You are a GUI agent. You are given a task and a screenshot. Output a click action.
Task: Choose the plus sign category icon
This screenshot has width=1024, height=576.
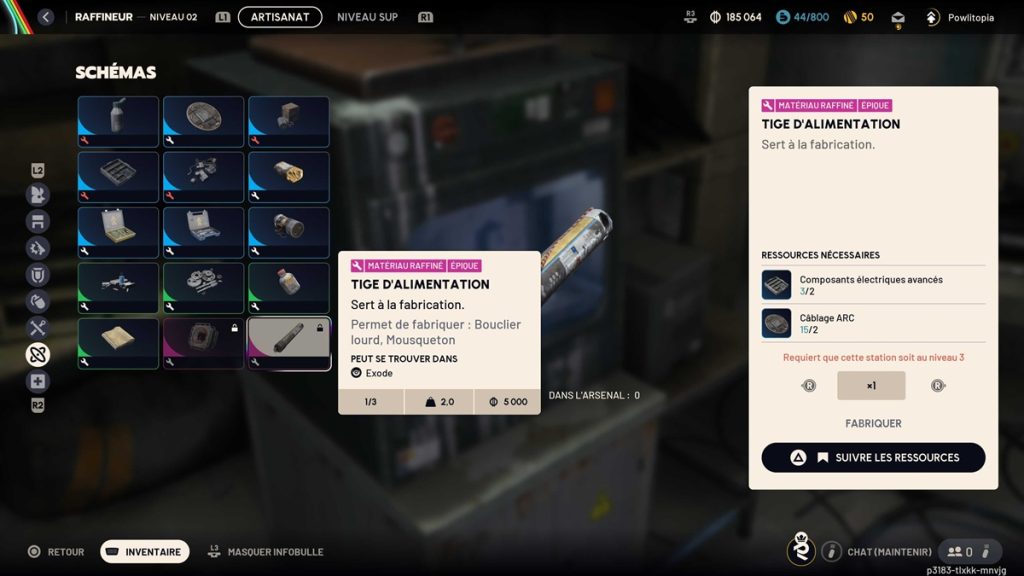click(x=38, y=381)
